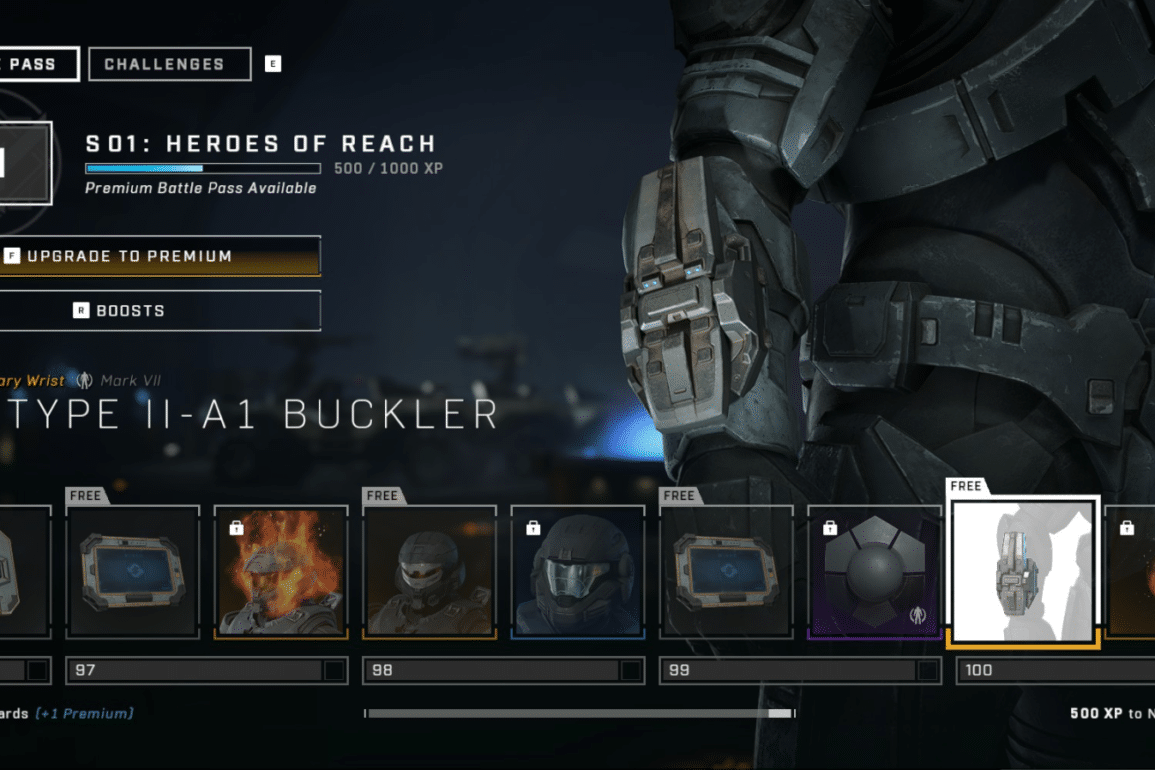Select the highlighted Type II-A1 Buckler reward
The image size is (1155, 770).
pyautogui.click(x=1023, y=572)
